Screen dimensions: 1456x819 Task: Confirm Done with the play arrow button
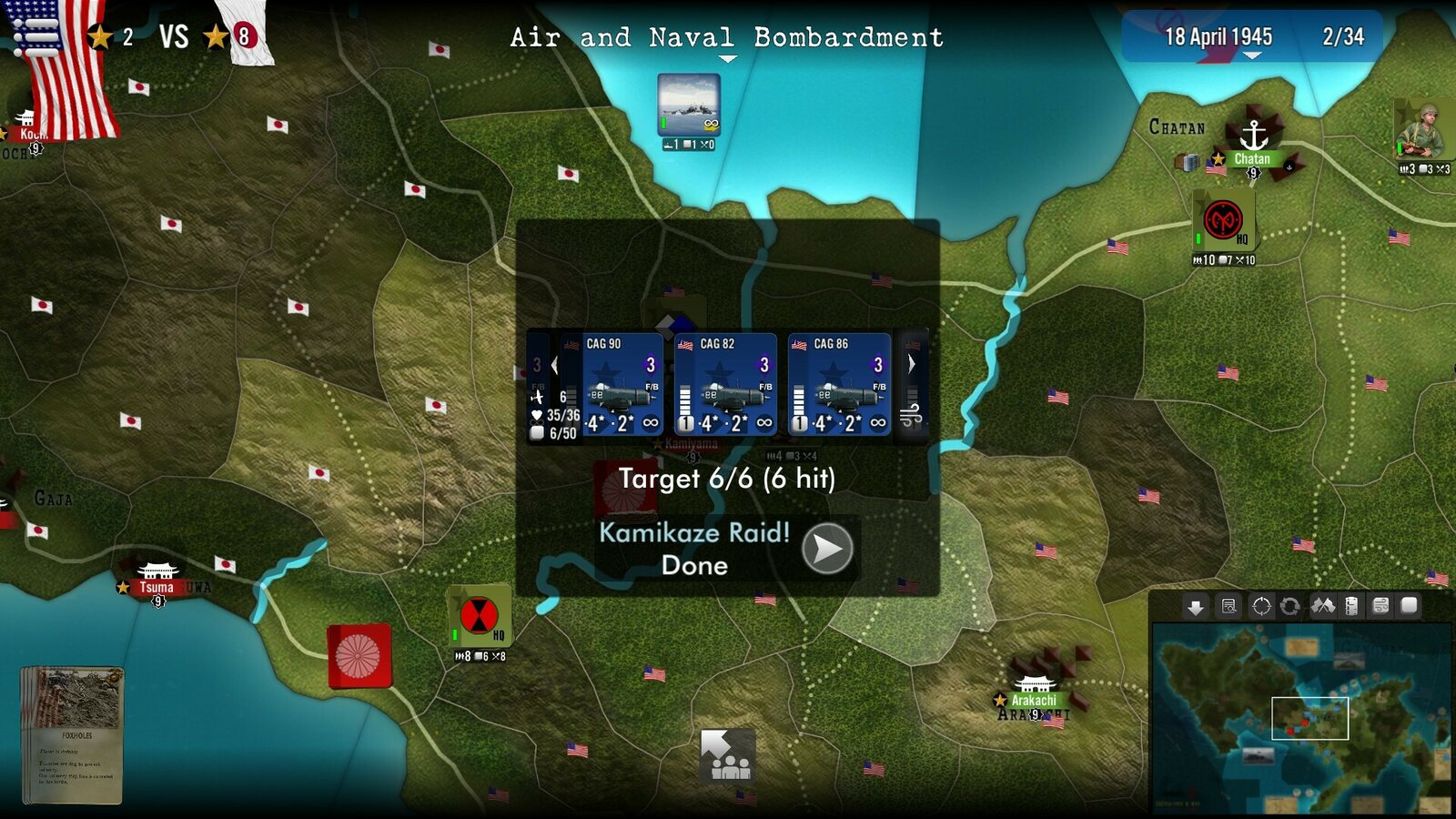tap(826, 549)
